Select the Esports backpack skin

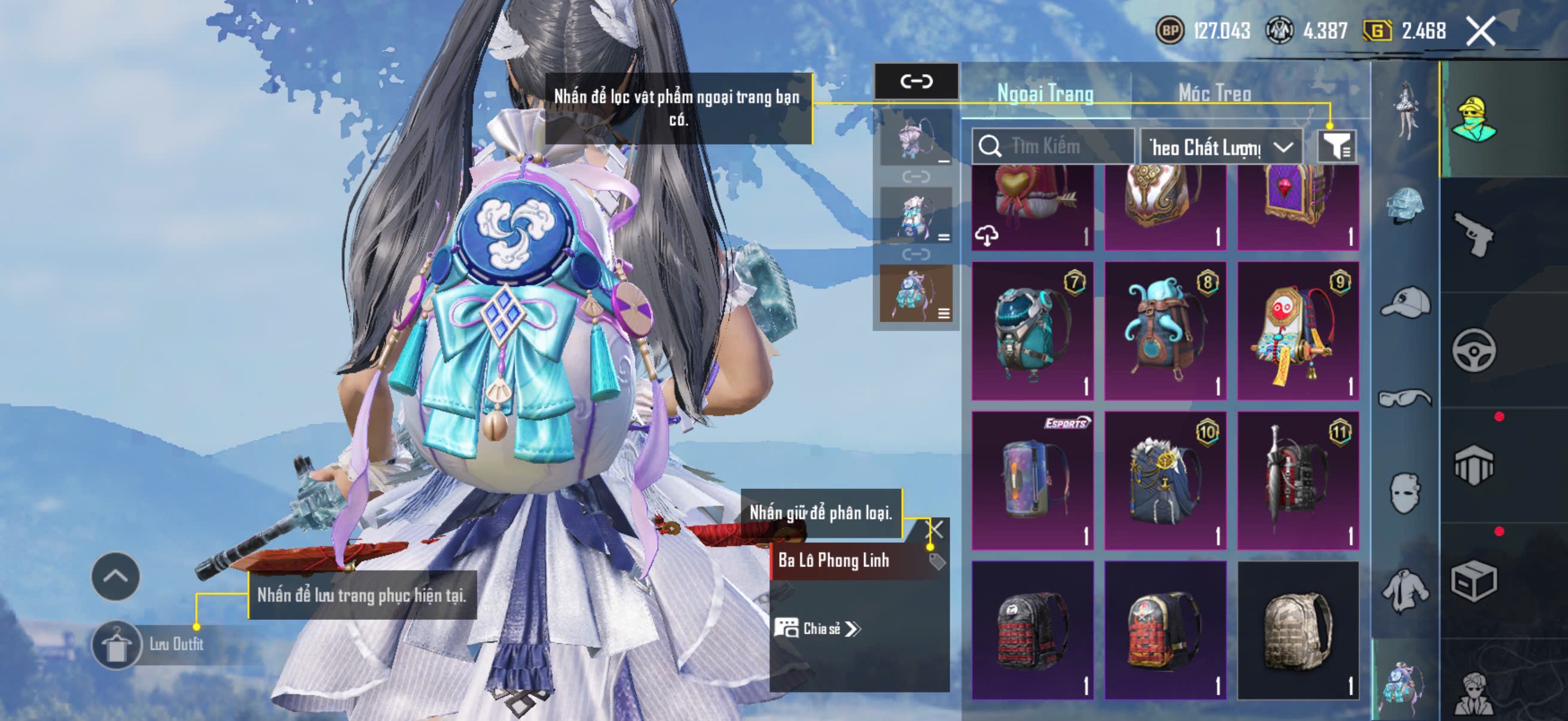1032,480
